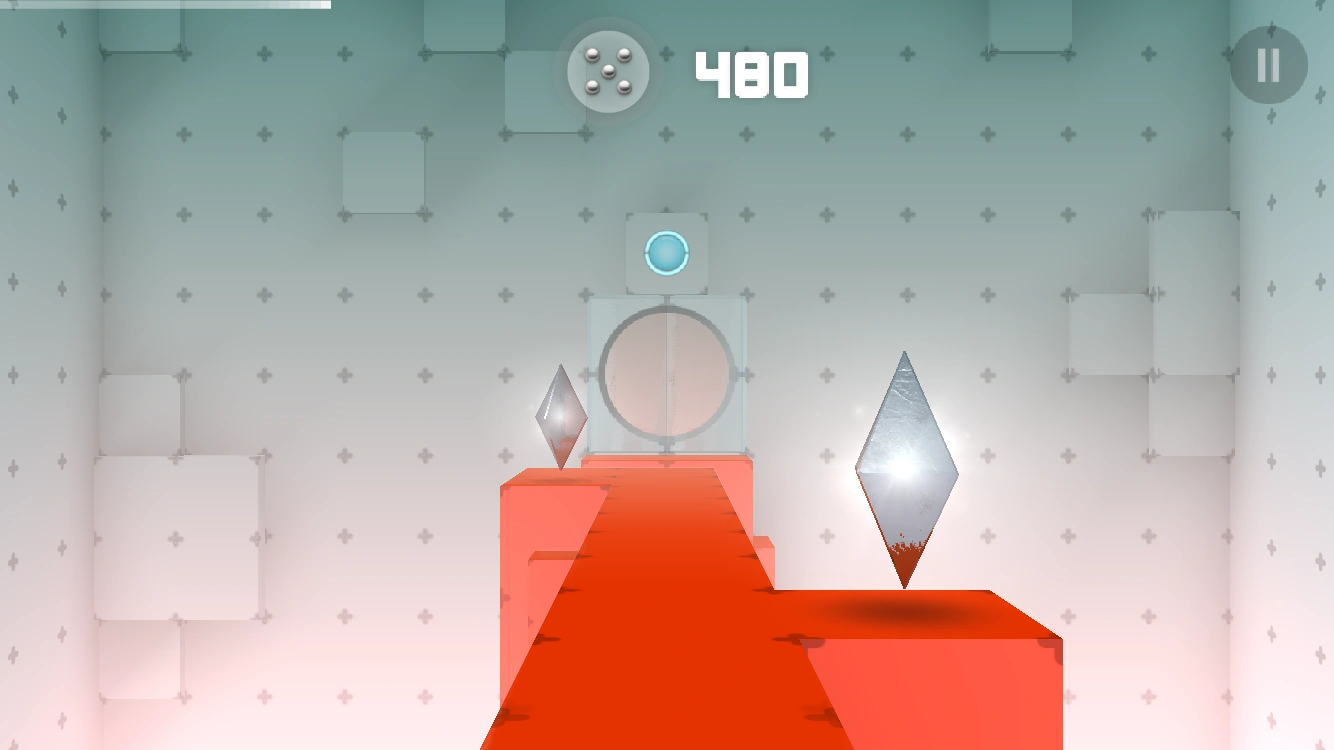Click the small crystal left of the doorway
The image size is (1334, 750).
coord(562,418)
